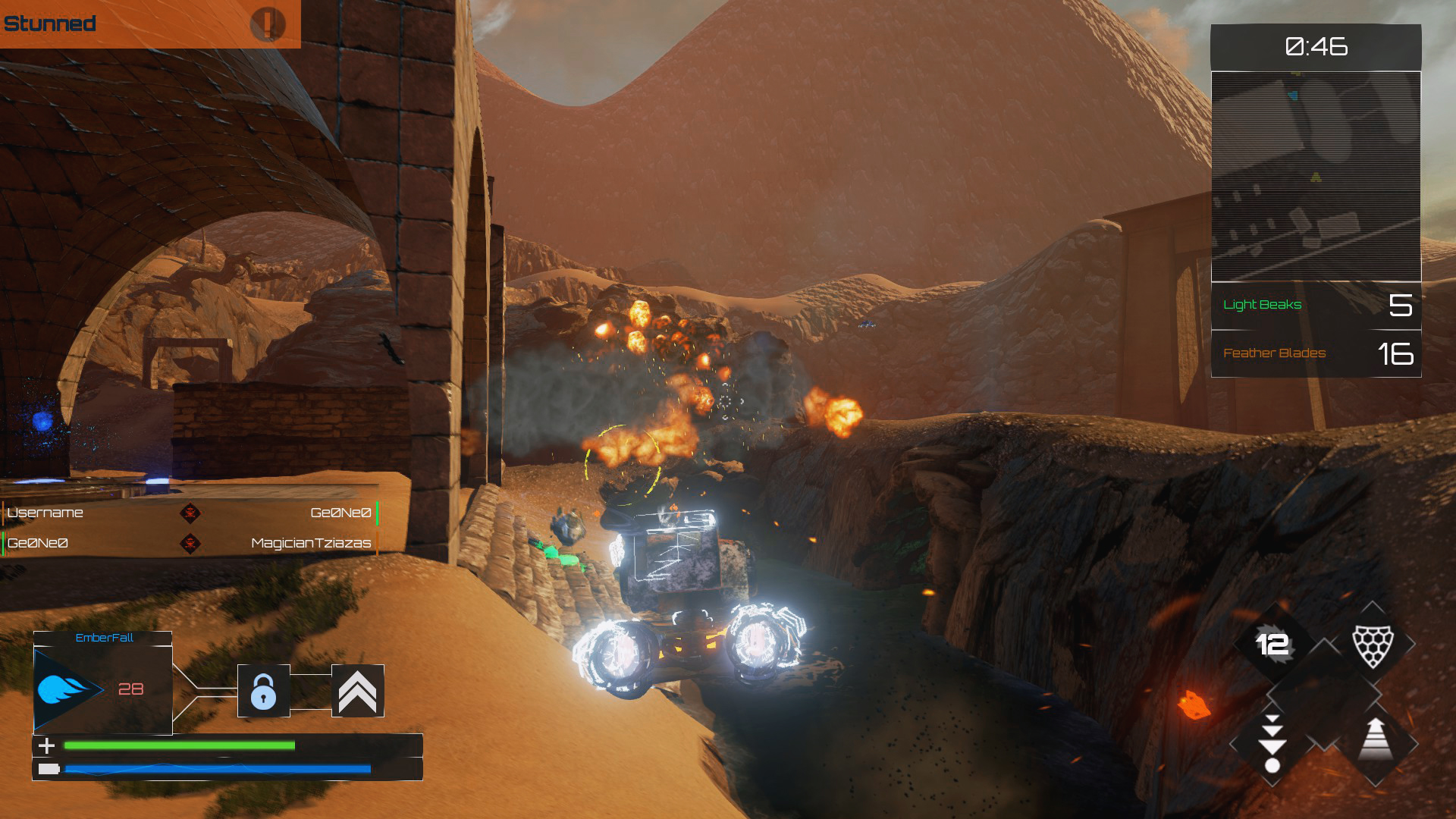Select the Light Beaks team score row
The height and width of the screenshot is (819, 1456).
click(x=1316, y=306)
